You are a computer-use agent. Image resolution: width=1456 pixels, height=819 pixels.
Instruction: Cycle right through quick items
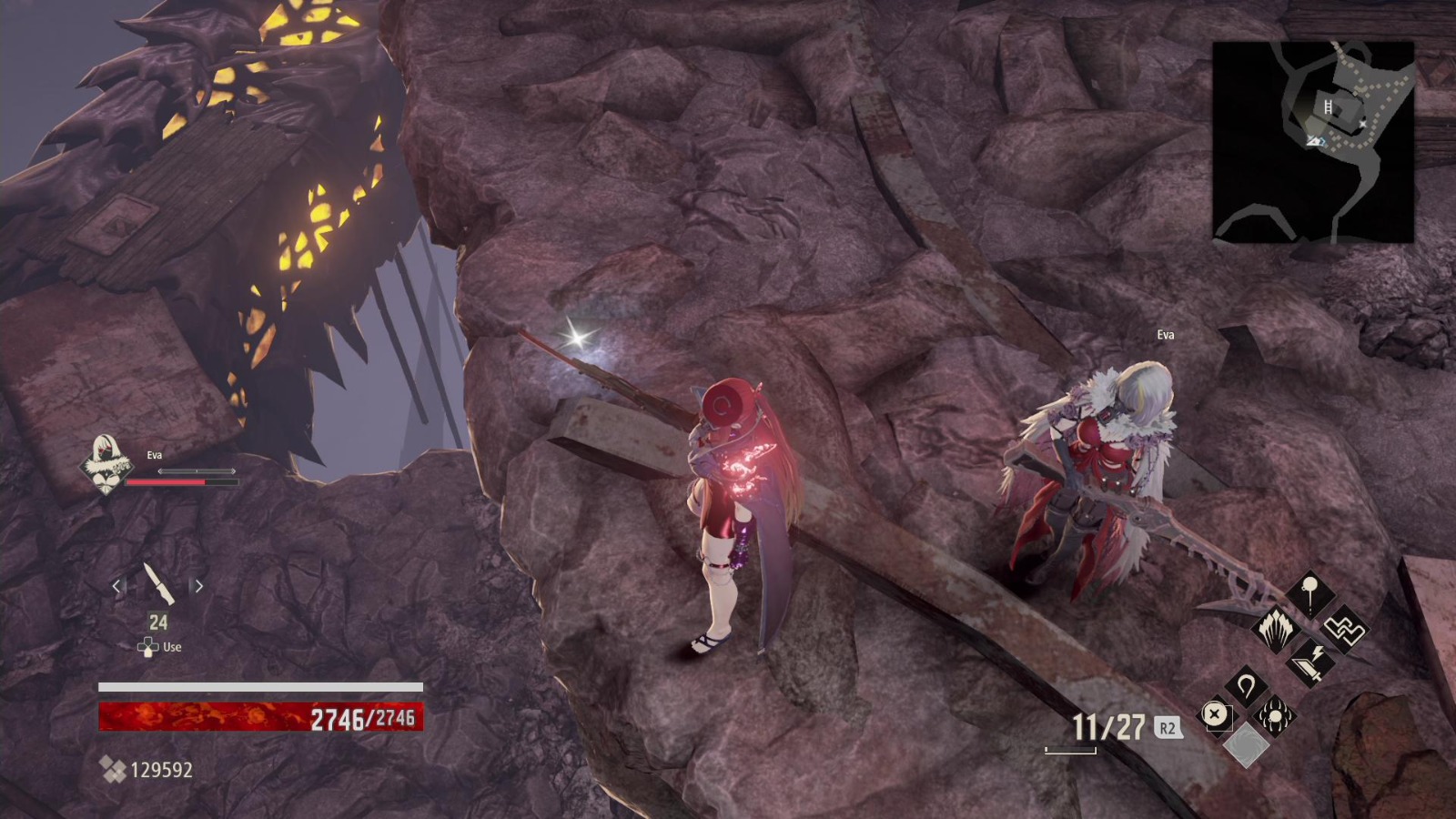pyautogui.click(x=199, y=587)
